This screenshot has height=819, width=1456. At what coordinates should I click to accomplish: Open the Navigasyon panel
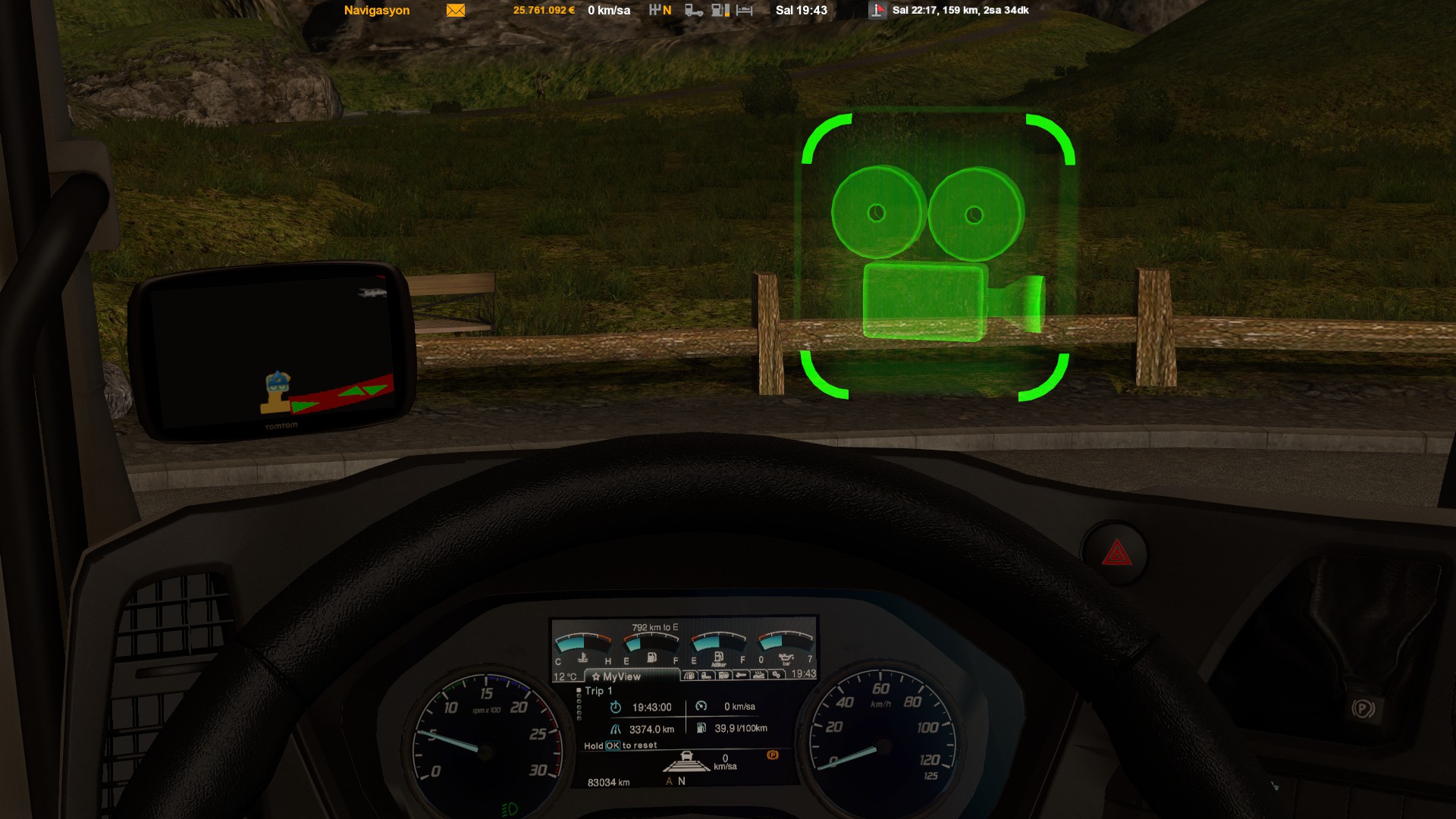click(377, 11)
